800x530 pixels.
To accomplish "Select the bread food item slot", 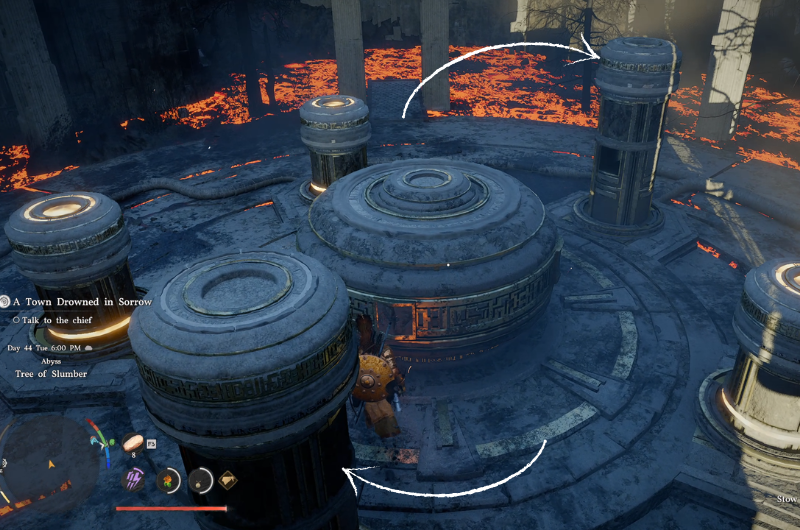I will point(133,441).
